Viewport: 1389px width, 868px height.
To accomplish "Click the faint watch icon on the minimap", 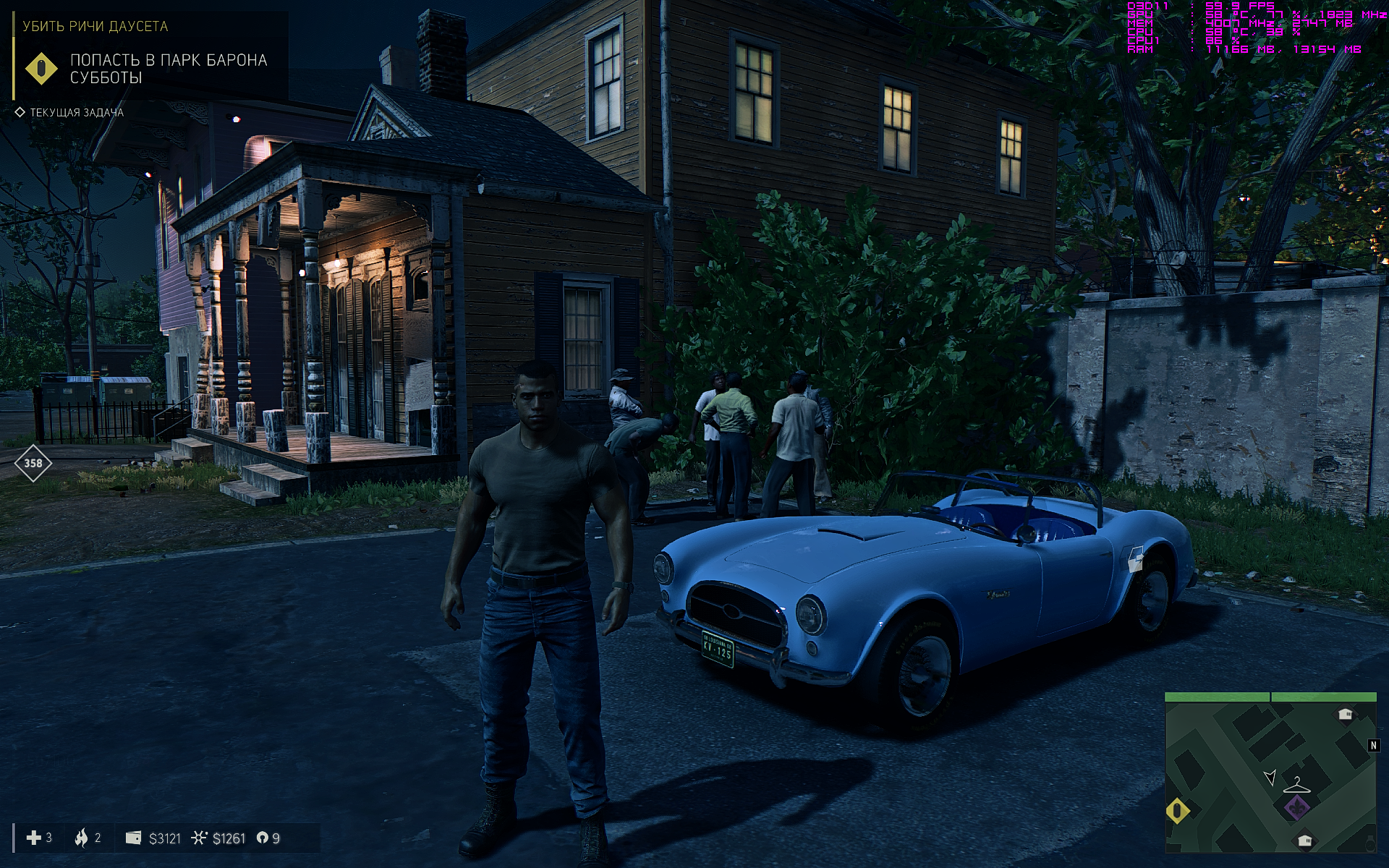I will 1369,844.
